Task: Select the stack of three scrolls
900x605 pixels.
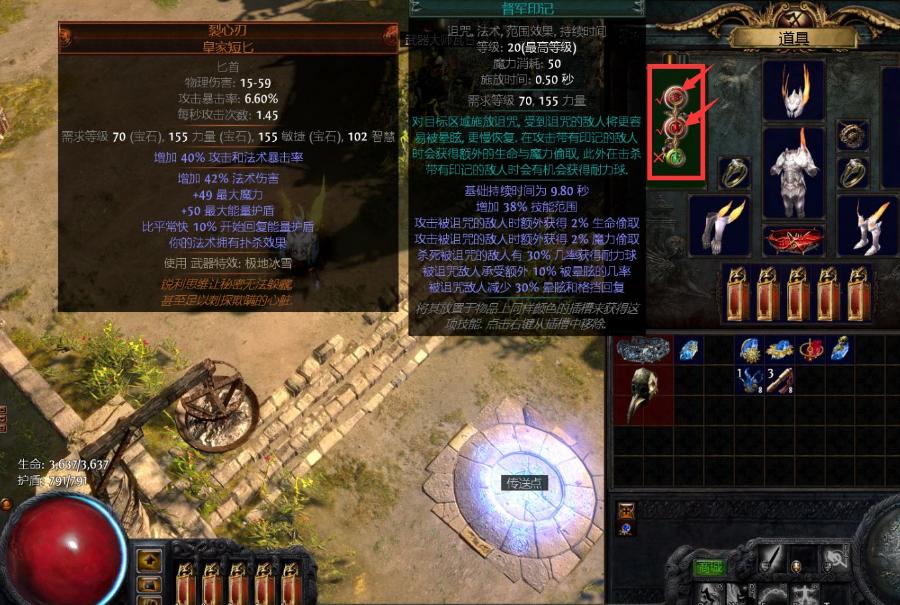Action: pos(778,379)
